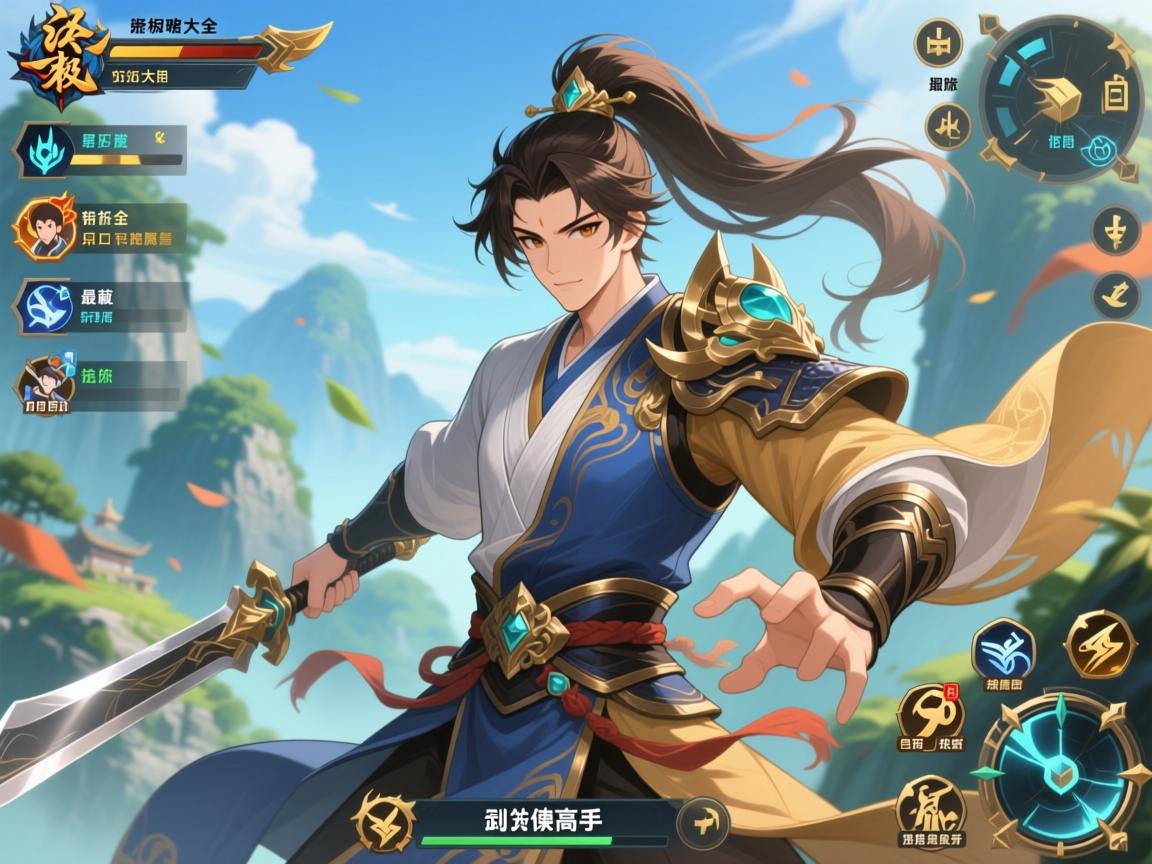Click the gold spiked emblem by the name bar
1152x864 pixels.
(384, 820)
